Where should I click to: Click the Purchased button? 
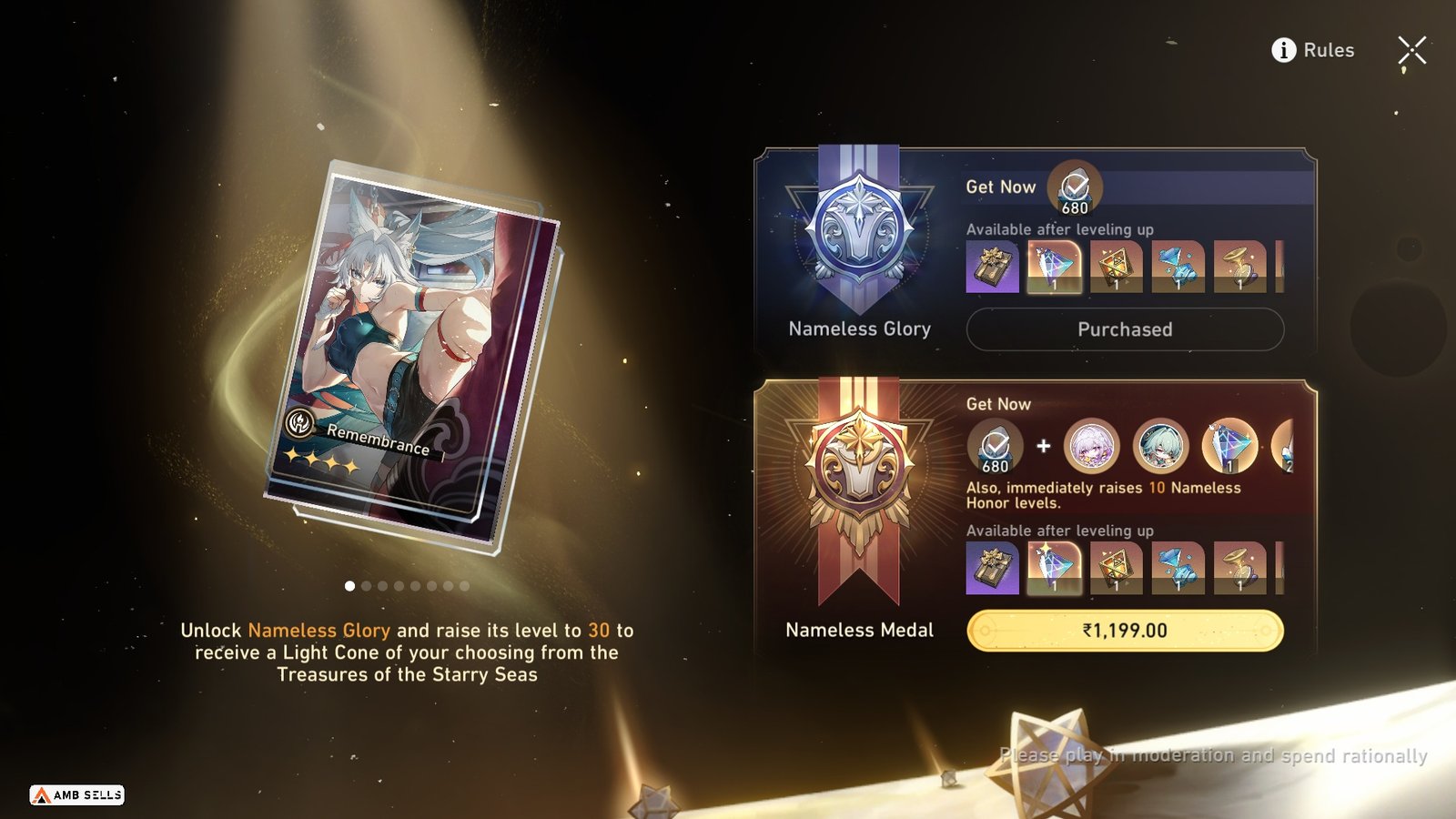tap(1124, 329)
